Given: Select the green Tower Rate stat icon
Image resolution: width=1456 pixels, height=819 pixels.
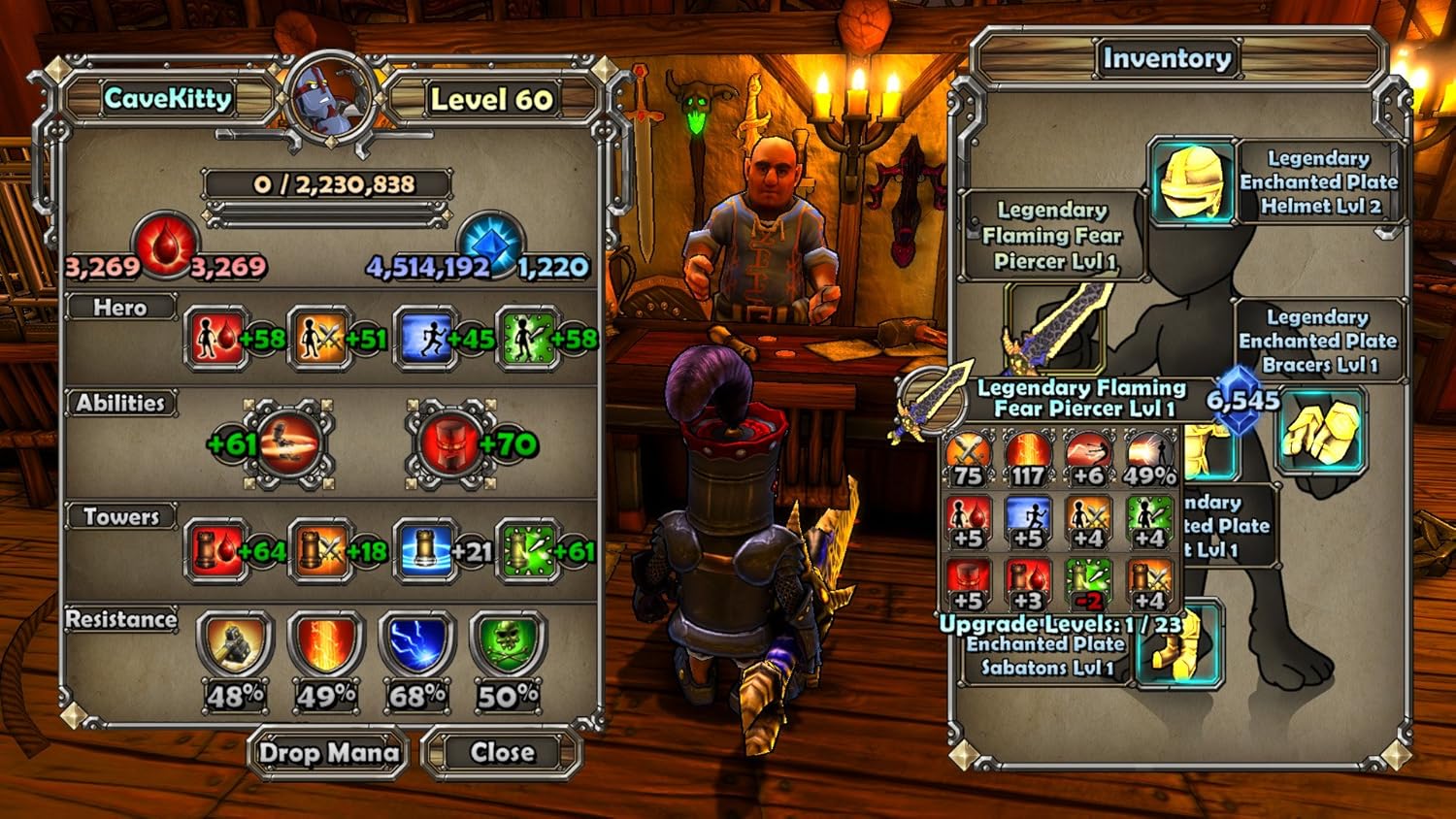Looking at the screenshot, I should point(526,551).
